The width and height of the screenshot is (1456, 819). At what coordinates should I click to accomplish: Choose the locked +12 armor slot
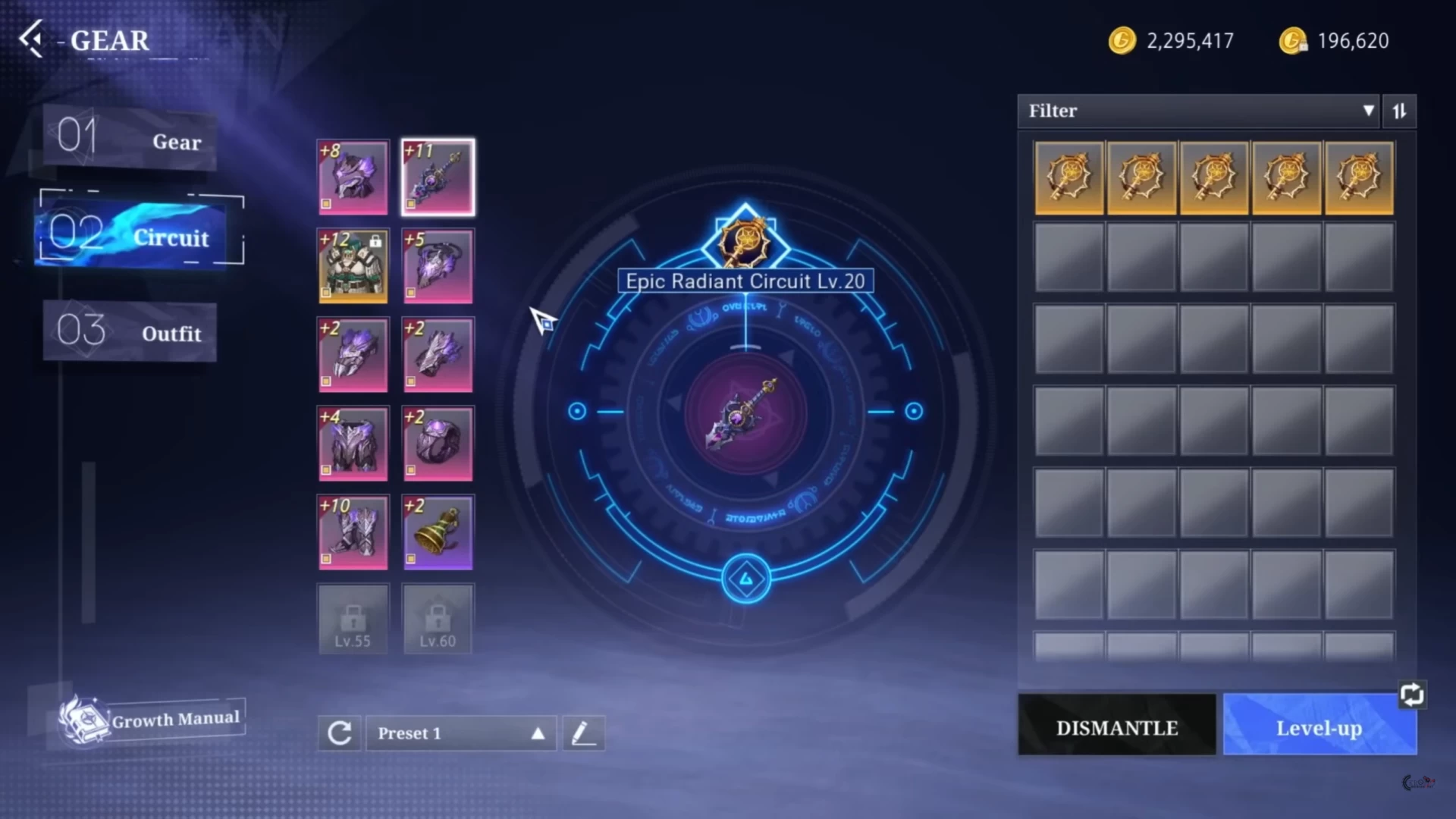353,266
